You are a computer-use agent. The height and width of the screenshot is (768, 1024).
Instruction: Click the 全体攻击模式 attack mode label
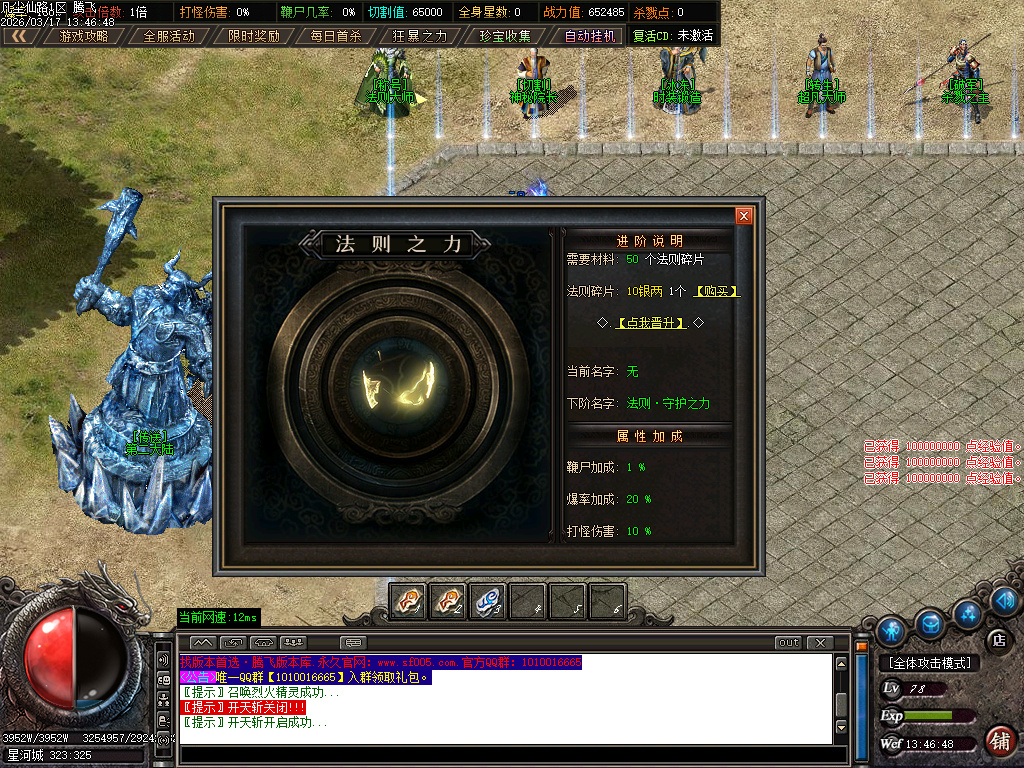pos(929,663)
